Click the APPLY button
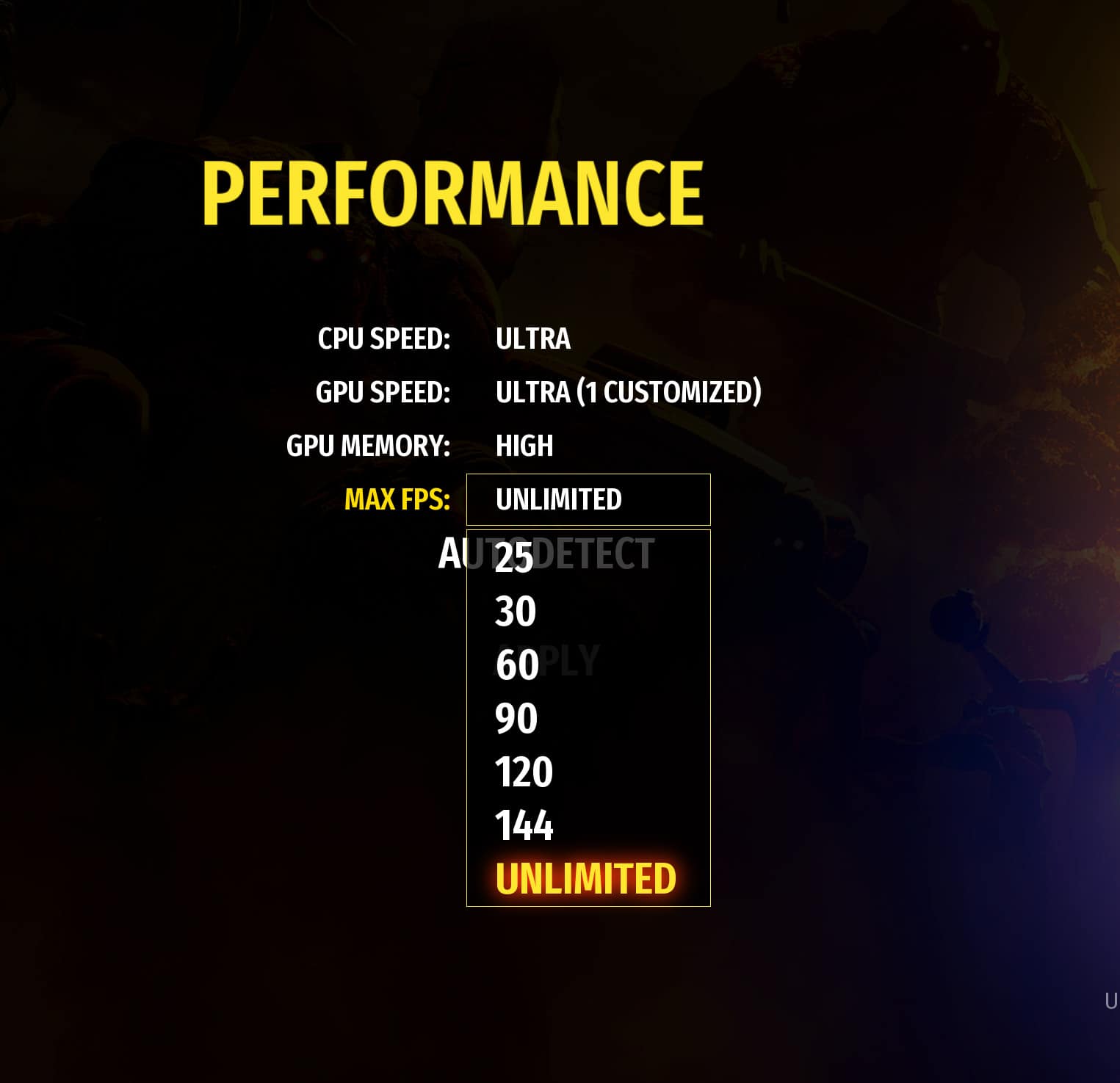This screenshot has width=1120, height=1083. pos(548,658)
